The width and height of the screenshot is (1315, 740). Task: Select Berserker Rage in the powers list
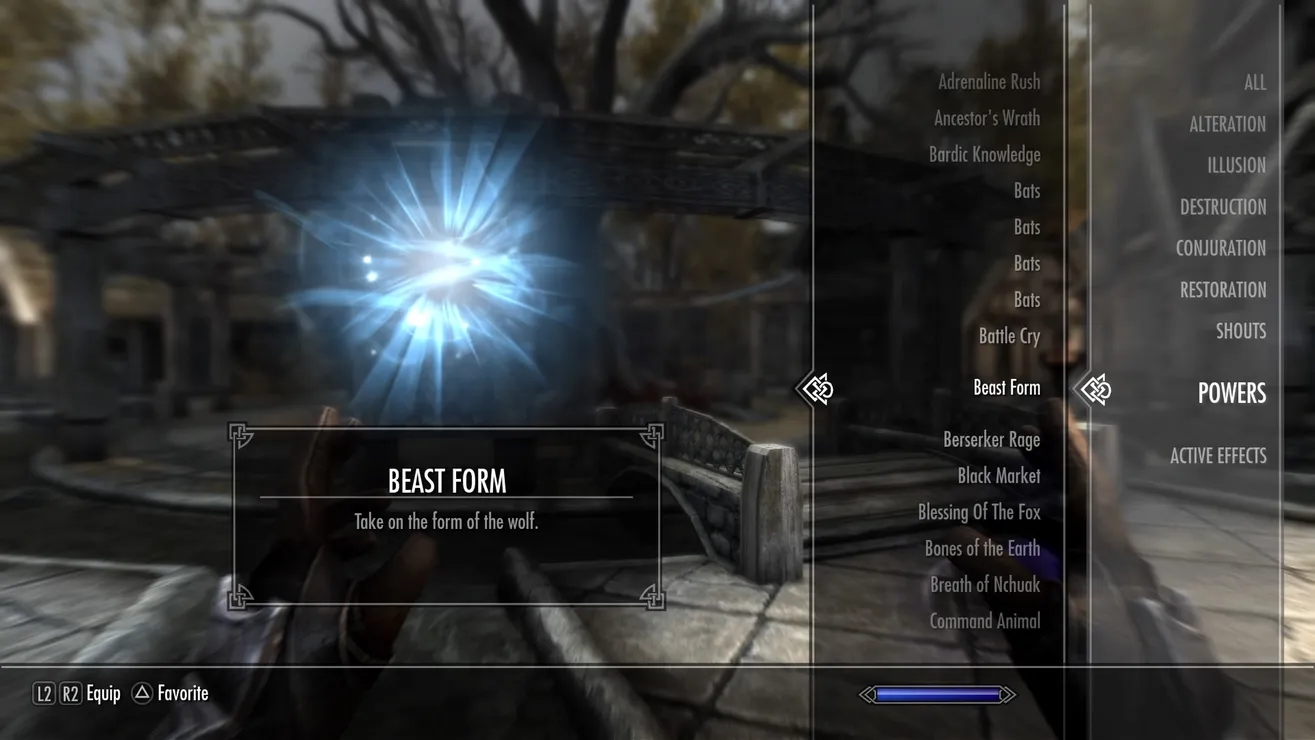(991, 439)
